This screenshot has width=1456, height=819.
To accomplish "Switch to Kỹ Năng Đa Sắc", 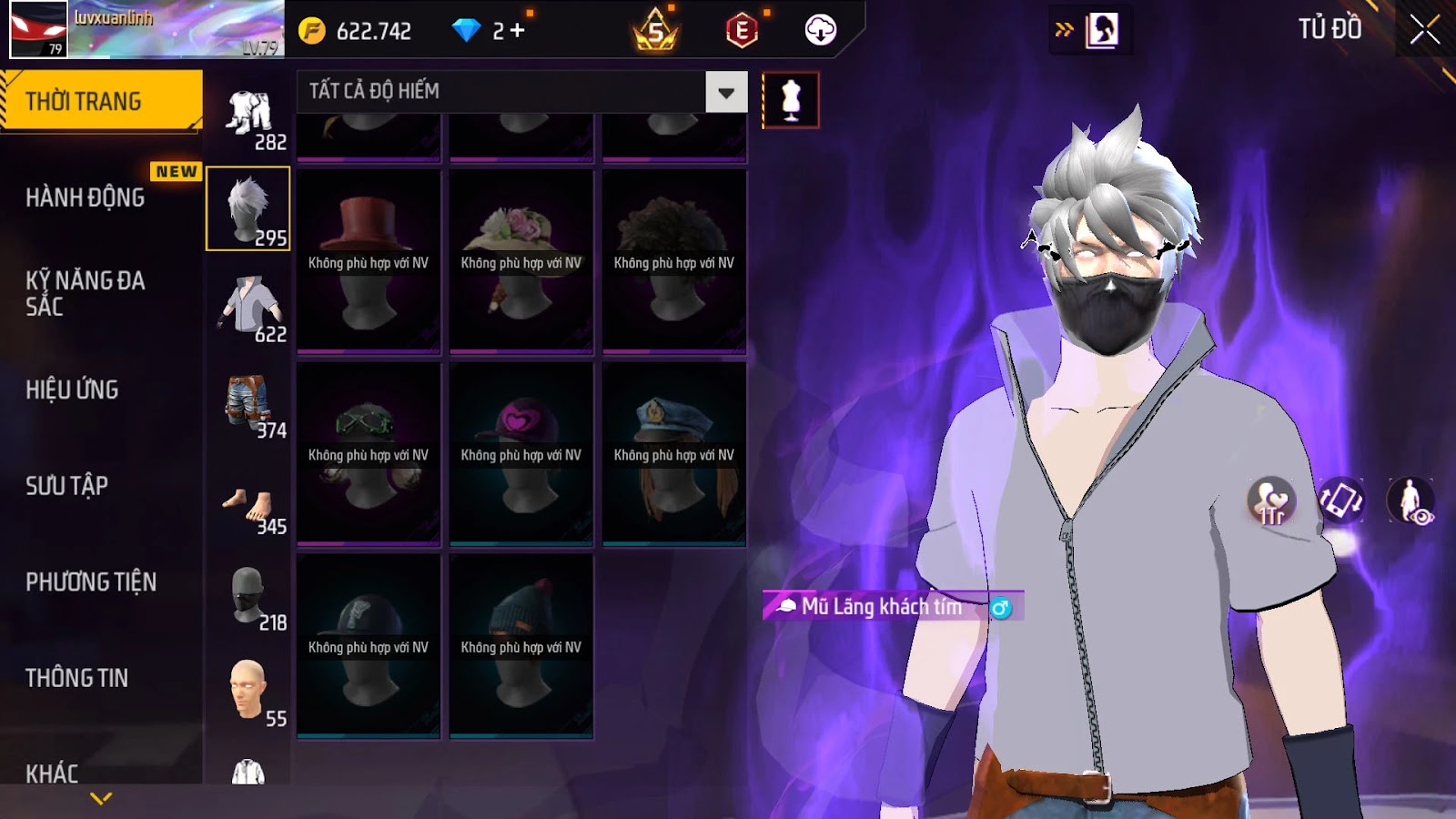I will click(x=85, y=293).
